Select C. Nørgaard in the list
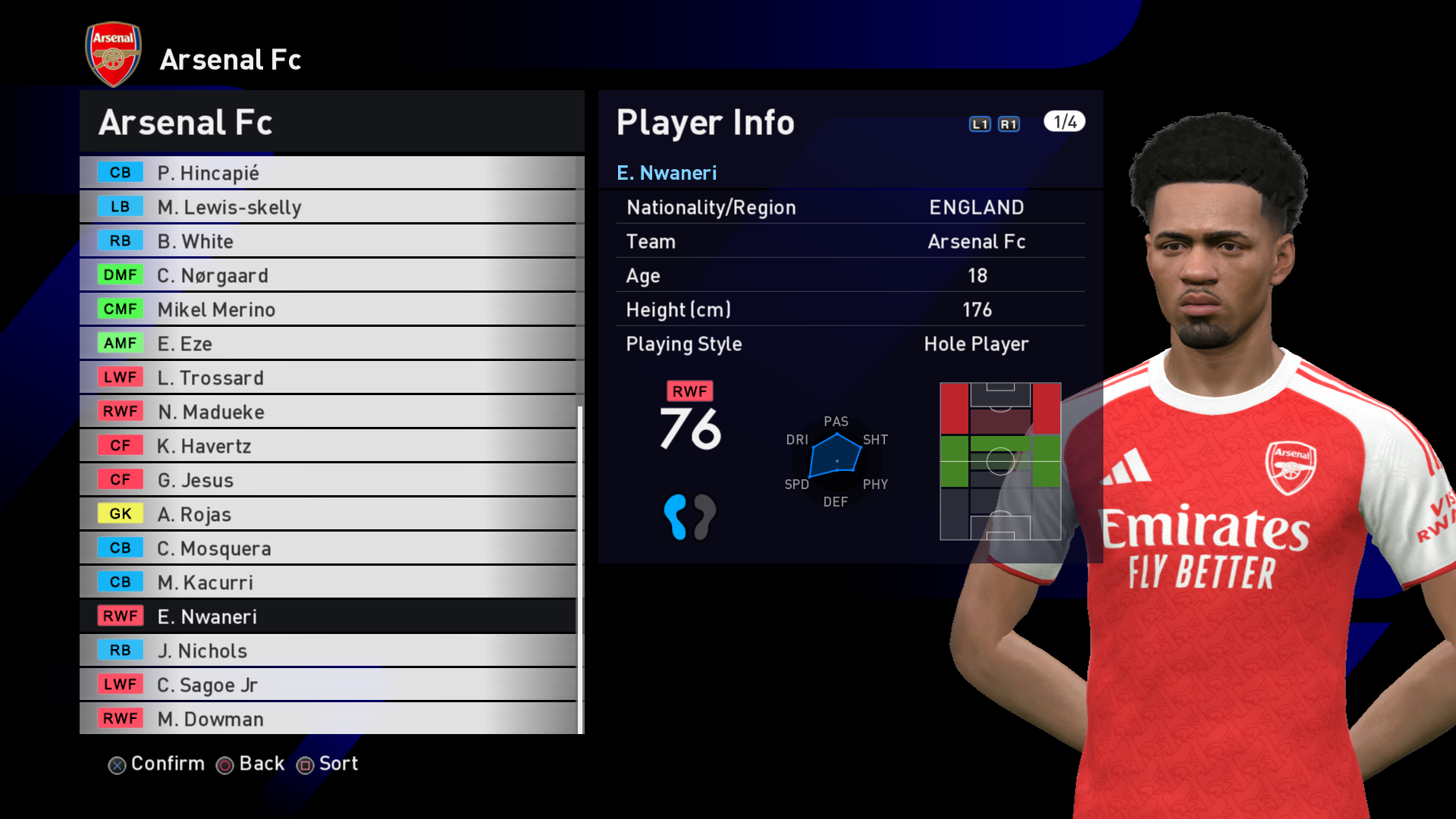The image size is (1456, 819). (x=328, y=275)
